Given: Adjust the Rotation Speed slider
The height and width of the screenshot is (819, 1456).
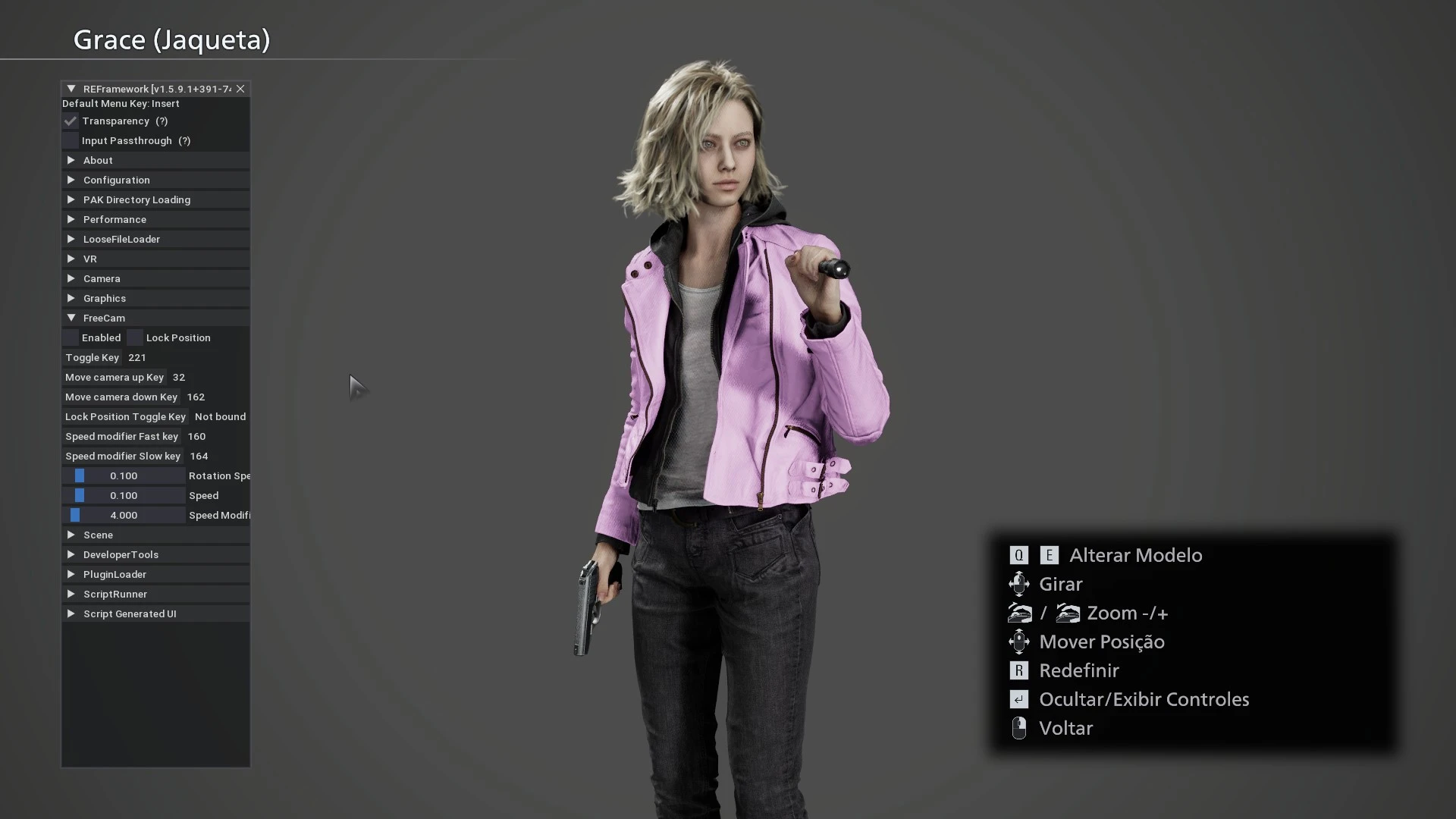Looking at the screenshot, I should (x=124, y=476).
